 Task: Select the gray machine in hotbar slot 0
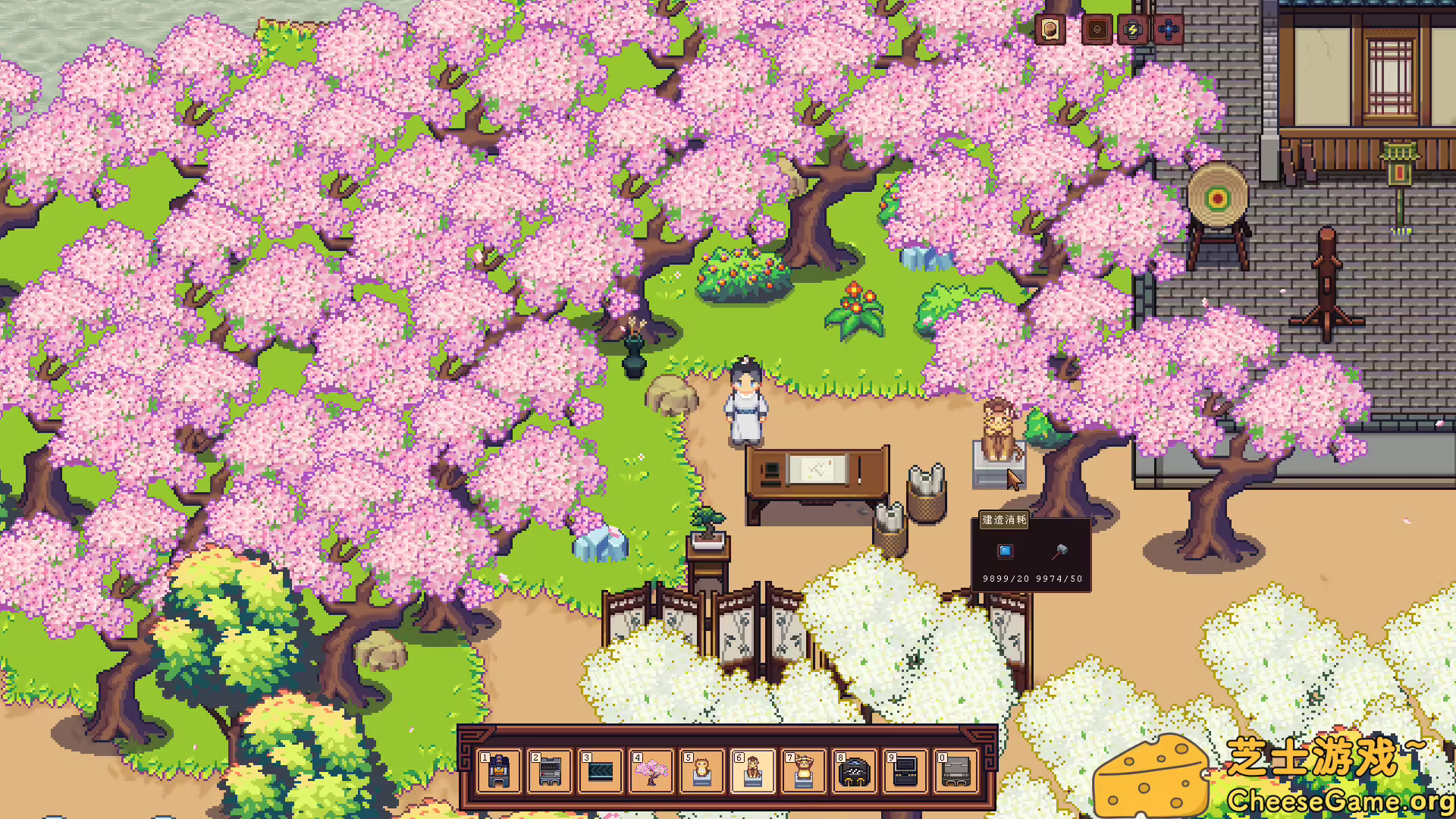pyautogui.click(x=954, y=773)
